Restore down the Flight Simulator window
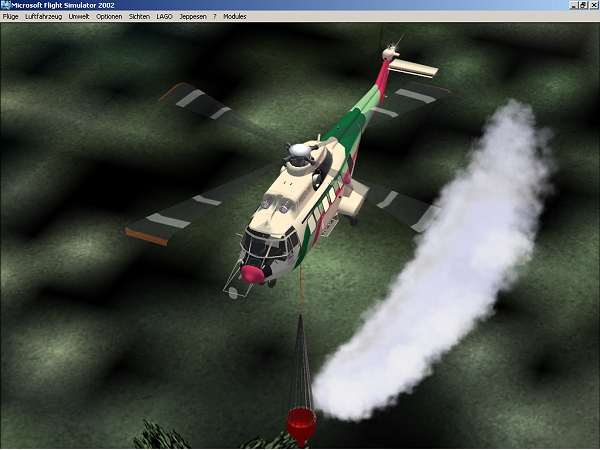Image resolution: width=600 pixels, height=450 pixels. pos(583,5)
